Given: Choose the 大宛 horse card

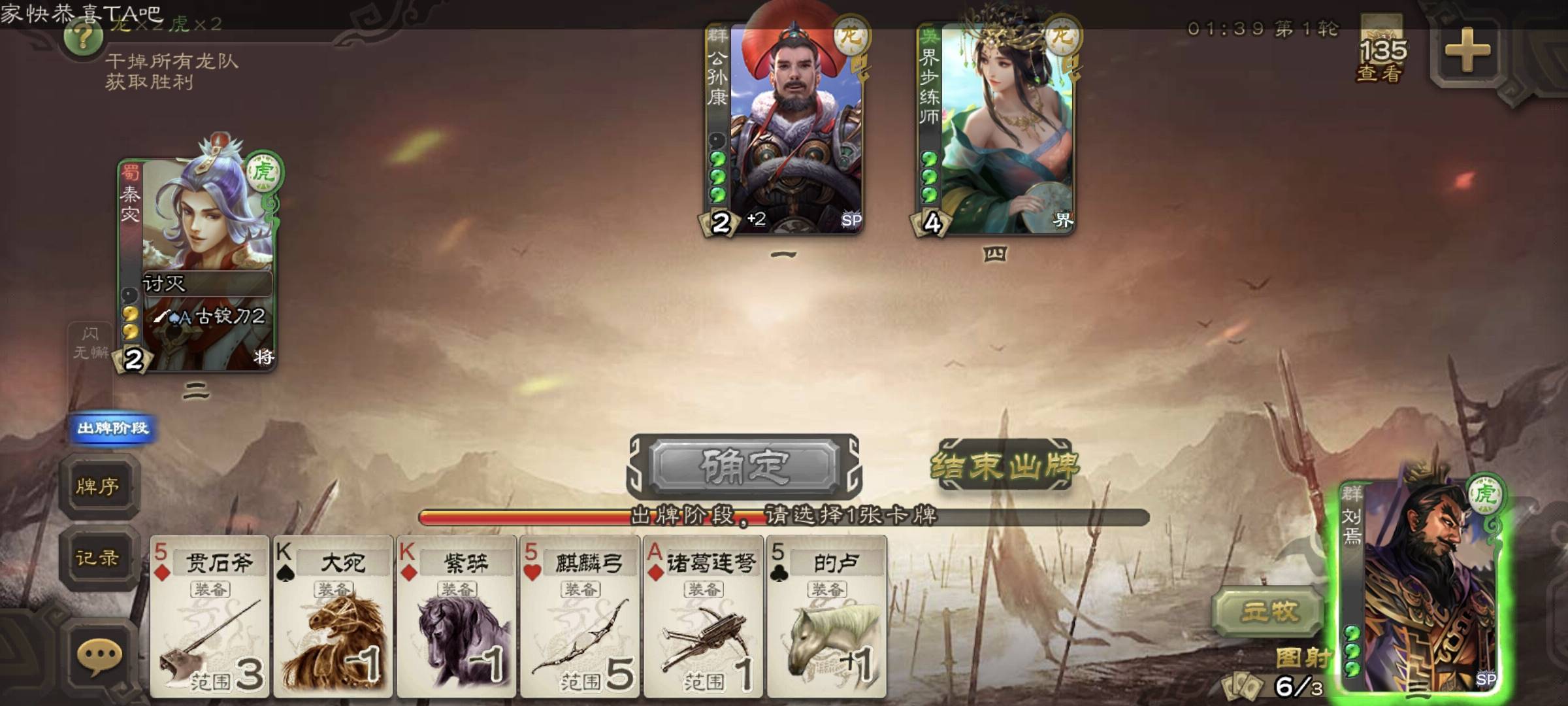Looking at the screenshot, I should [x=333, y=616].
